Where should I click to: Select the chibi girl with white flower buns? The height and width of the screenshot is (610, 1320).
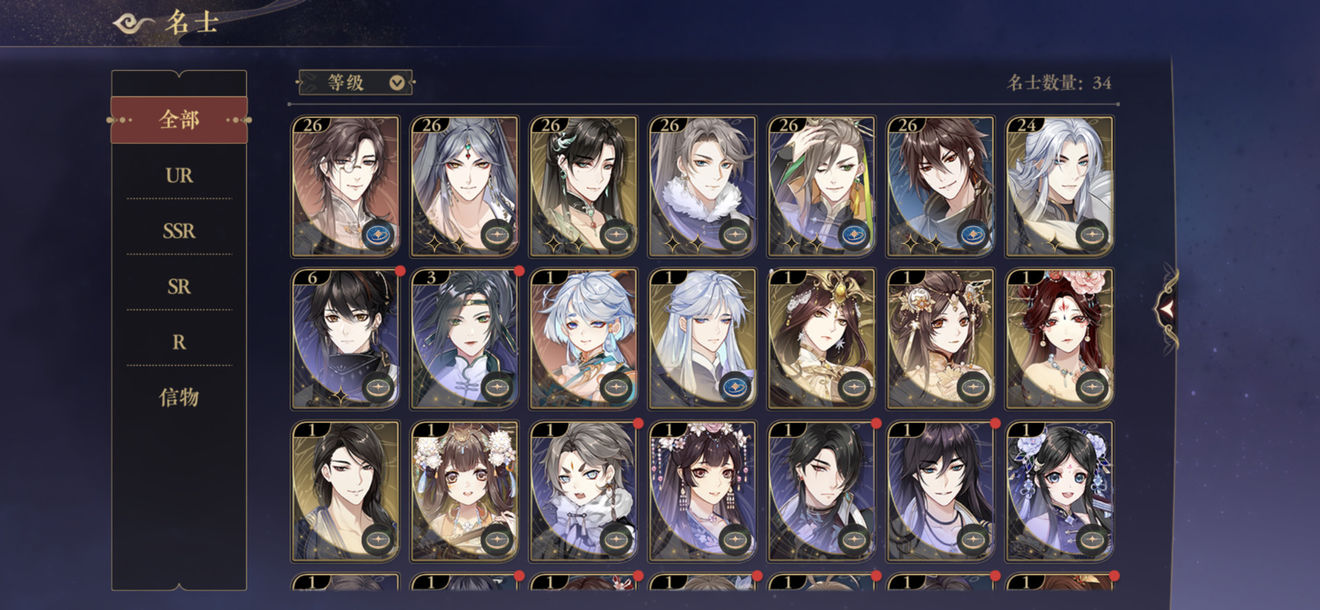point(464,490)
